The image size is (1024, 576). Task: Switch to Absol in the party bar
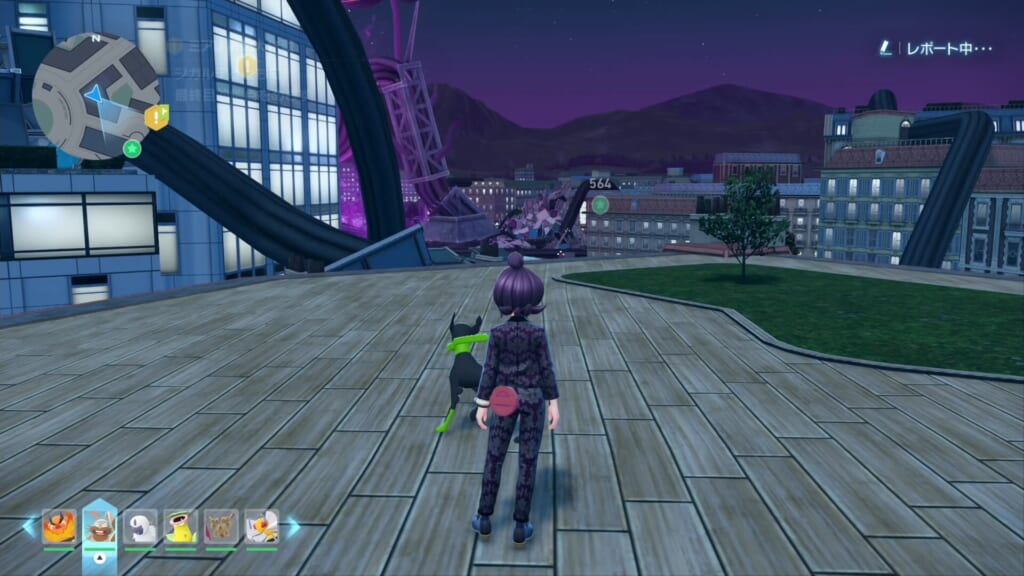coord(140,526)
